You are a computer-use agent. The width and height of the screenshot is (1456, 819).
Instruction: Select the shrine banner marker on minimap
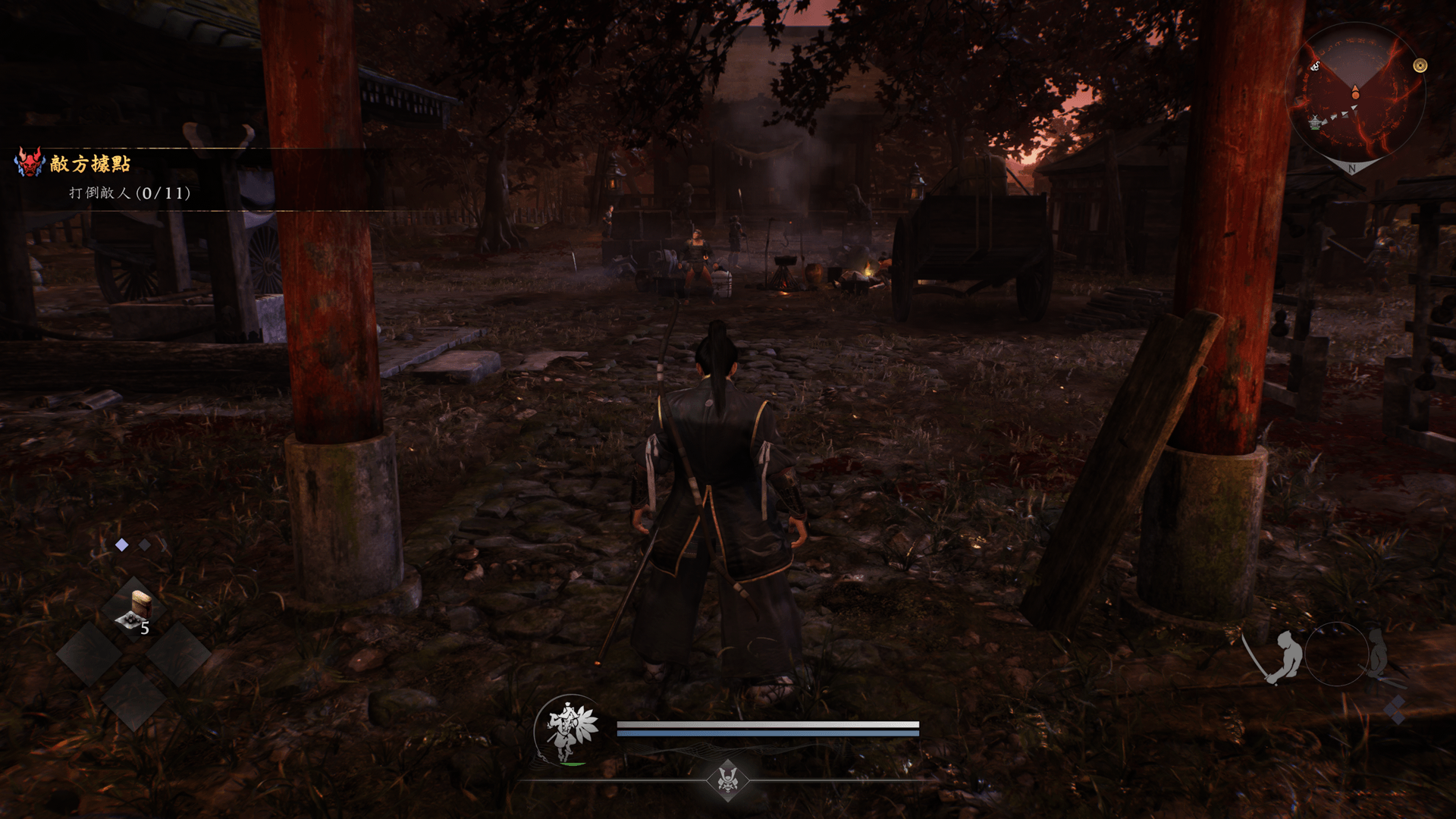(x=1315, y=121)
